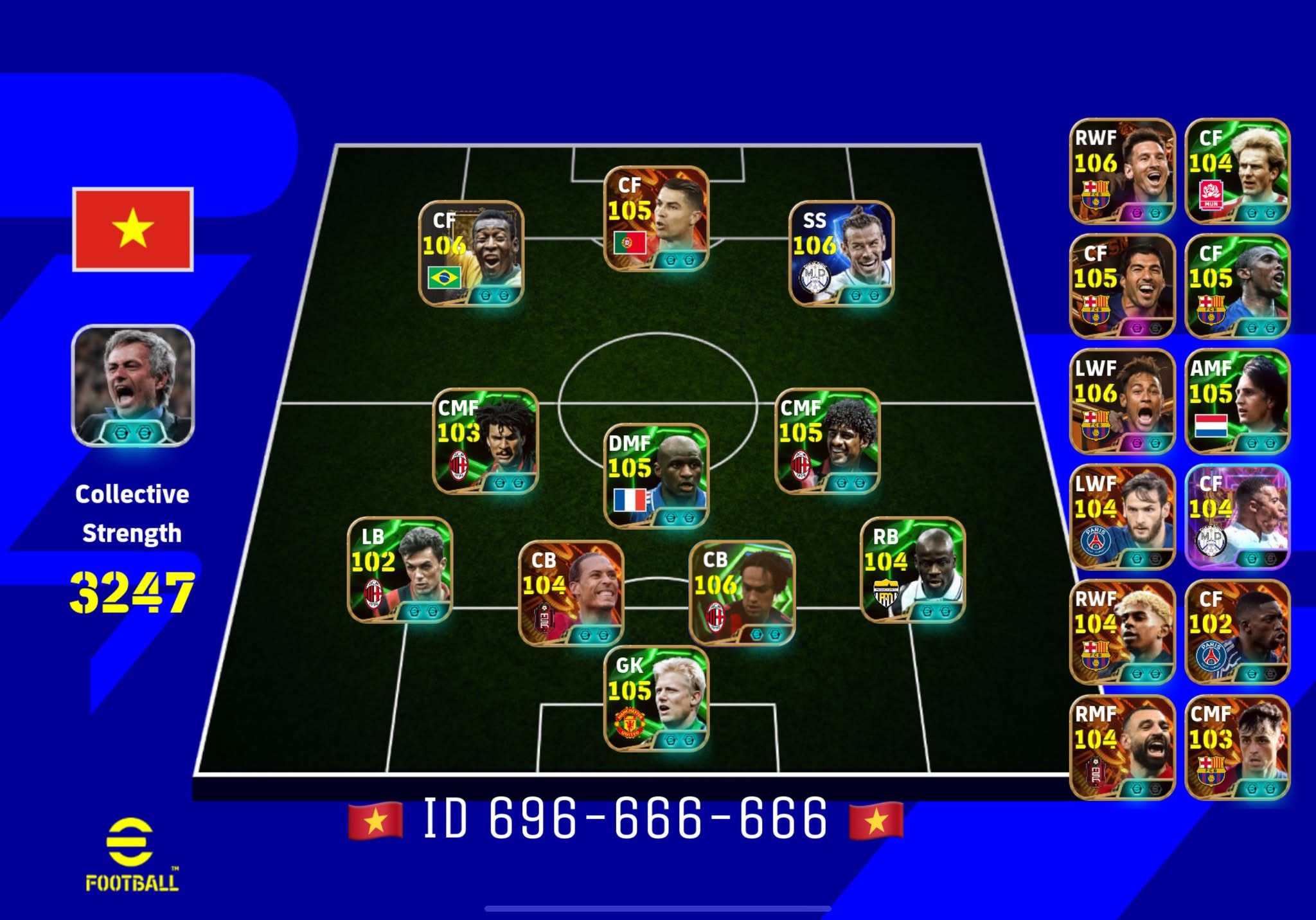Choose the CF 102 PSG substitute card

click(1237, 632)
